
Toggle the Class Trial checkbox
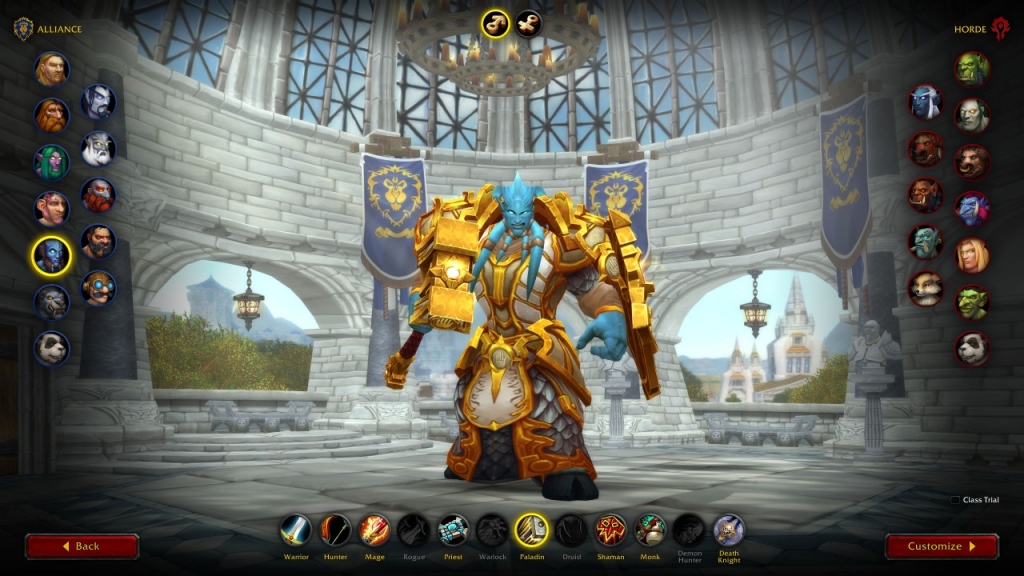[x=955, y=500]
